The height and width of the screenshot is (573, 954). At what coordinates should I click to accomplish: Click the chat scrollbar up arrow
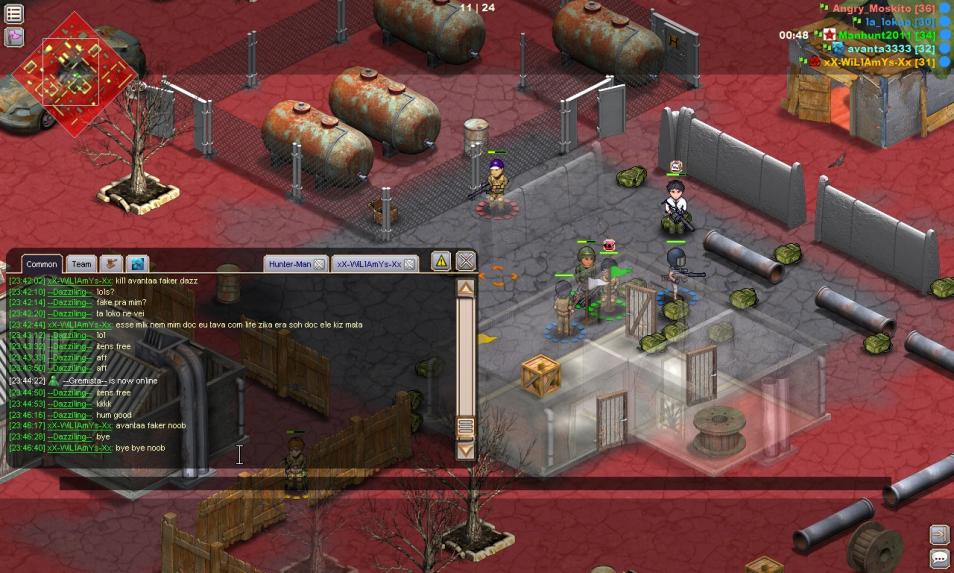click(x=465, y=289)
